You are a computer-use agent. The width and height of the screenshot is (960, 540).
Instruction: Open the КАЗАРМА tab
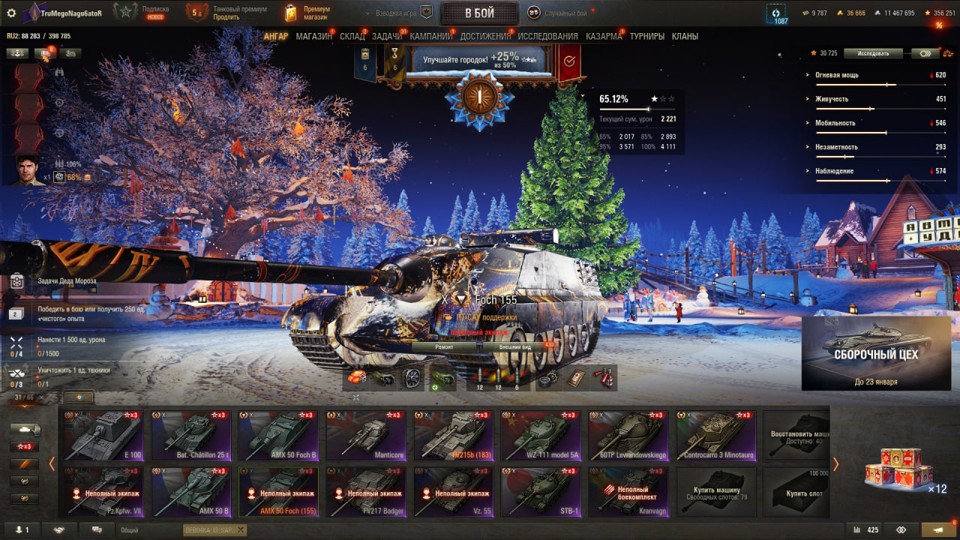click(x=604, y=37)
